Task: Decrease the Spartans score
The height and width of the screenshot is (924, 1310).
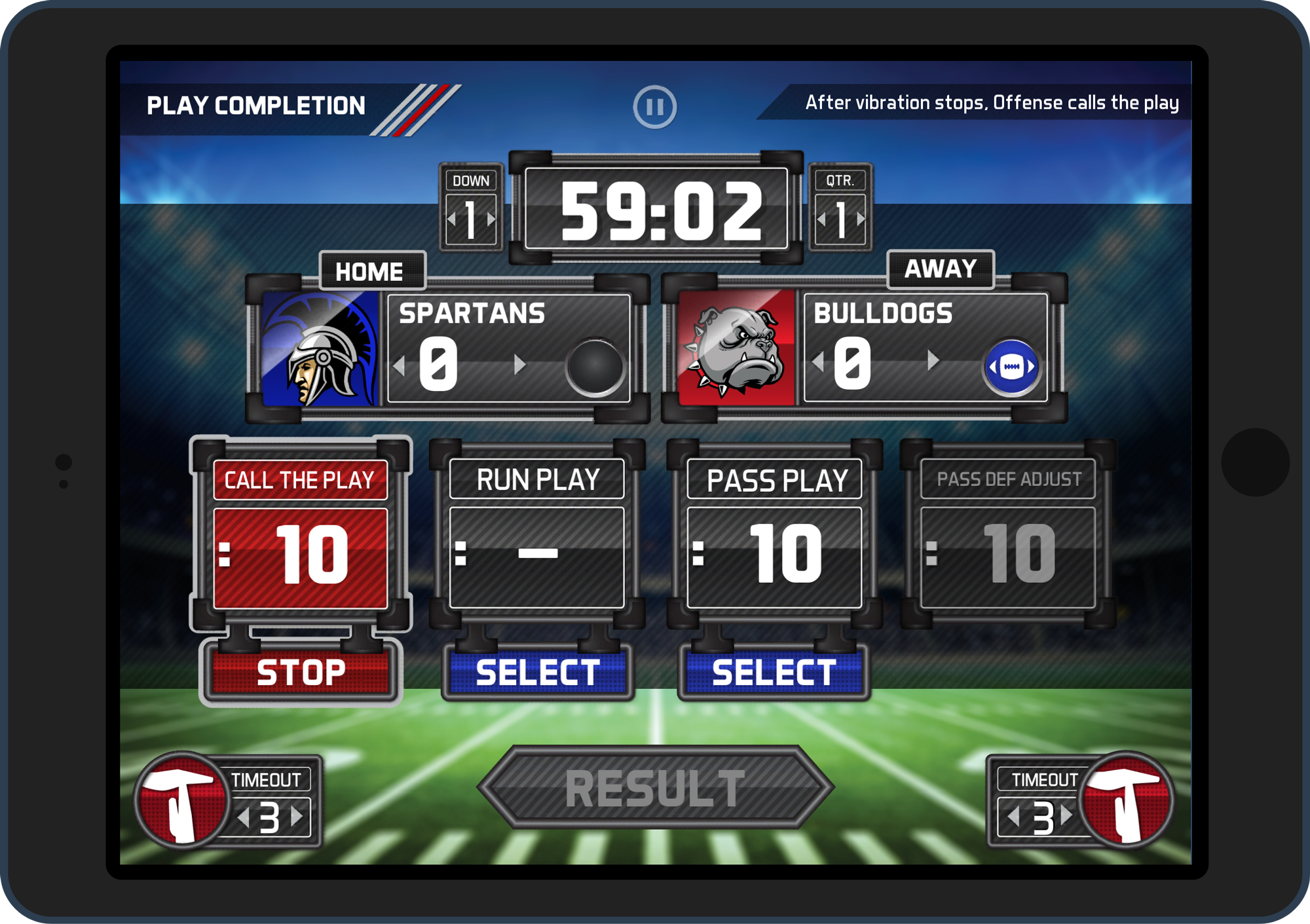Action: coord(400,364)
